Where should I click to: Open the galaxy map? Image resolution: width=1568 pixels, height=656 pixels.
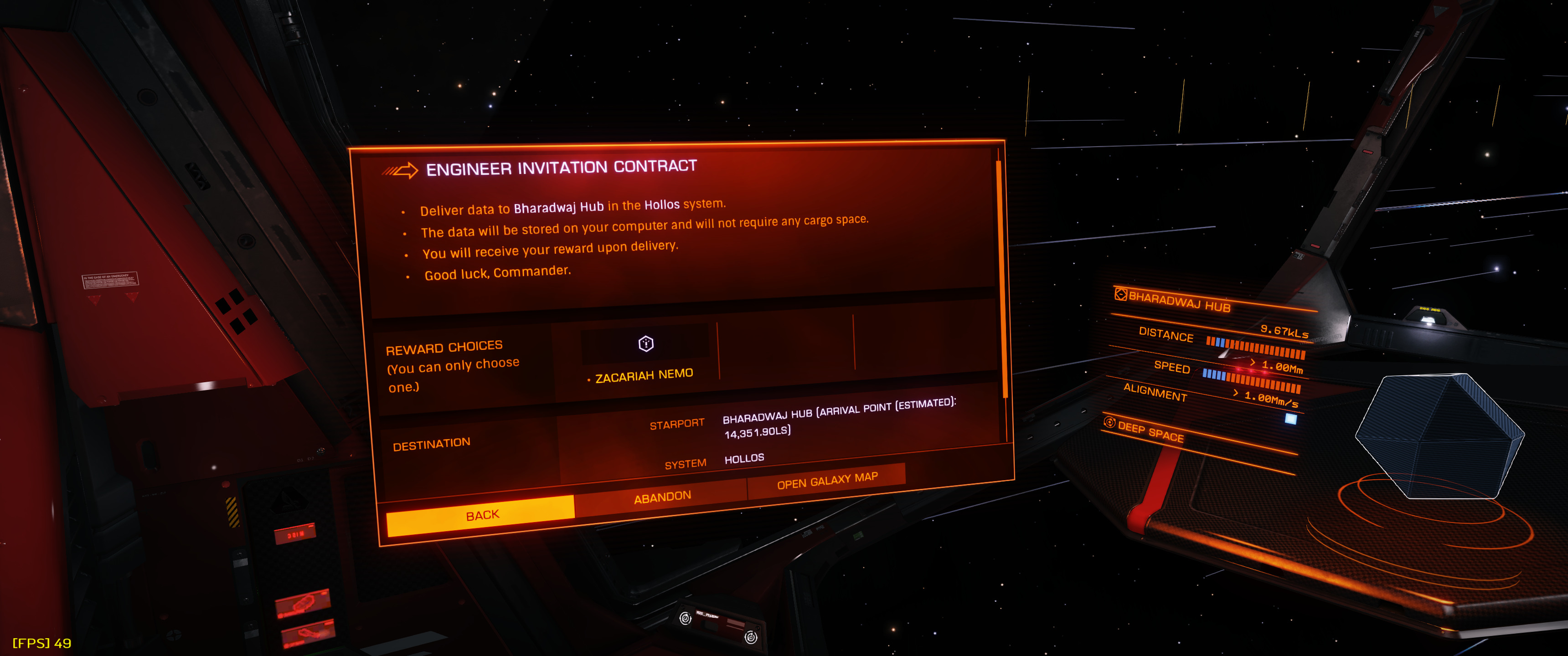point(826,480)
